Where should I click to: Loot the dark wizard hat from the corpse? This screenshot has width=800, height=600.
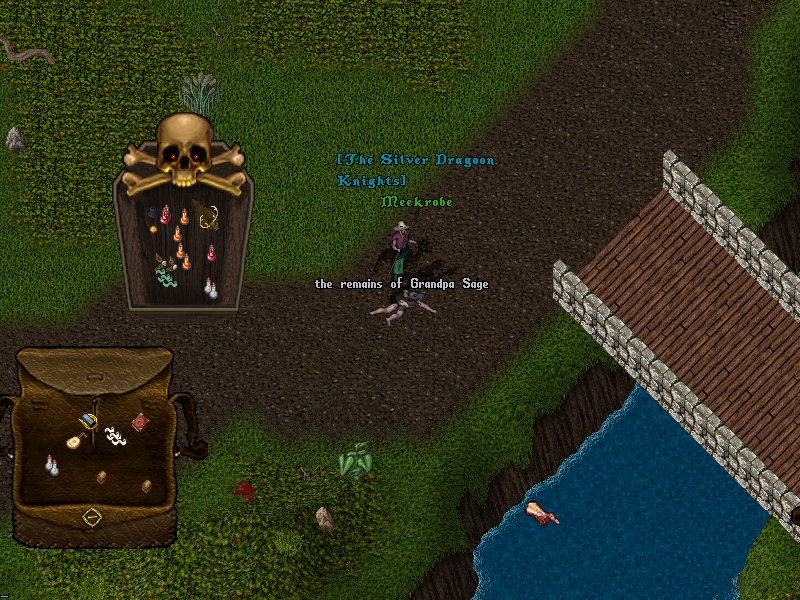click(154, 213)
